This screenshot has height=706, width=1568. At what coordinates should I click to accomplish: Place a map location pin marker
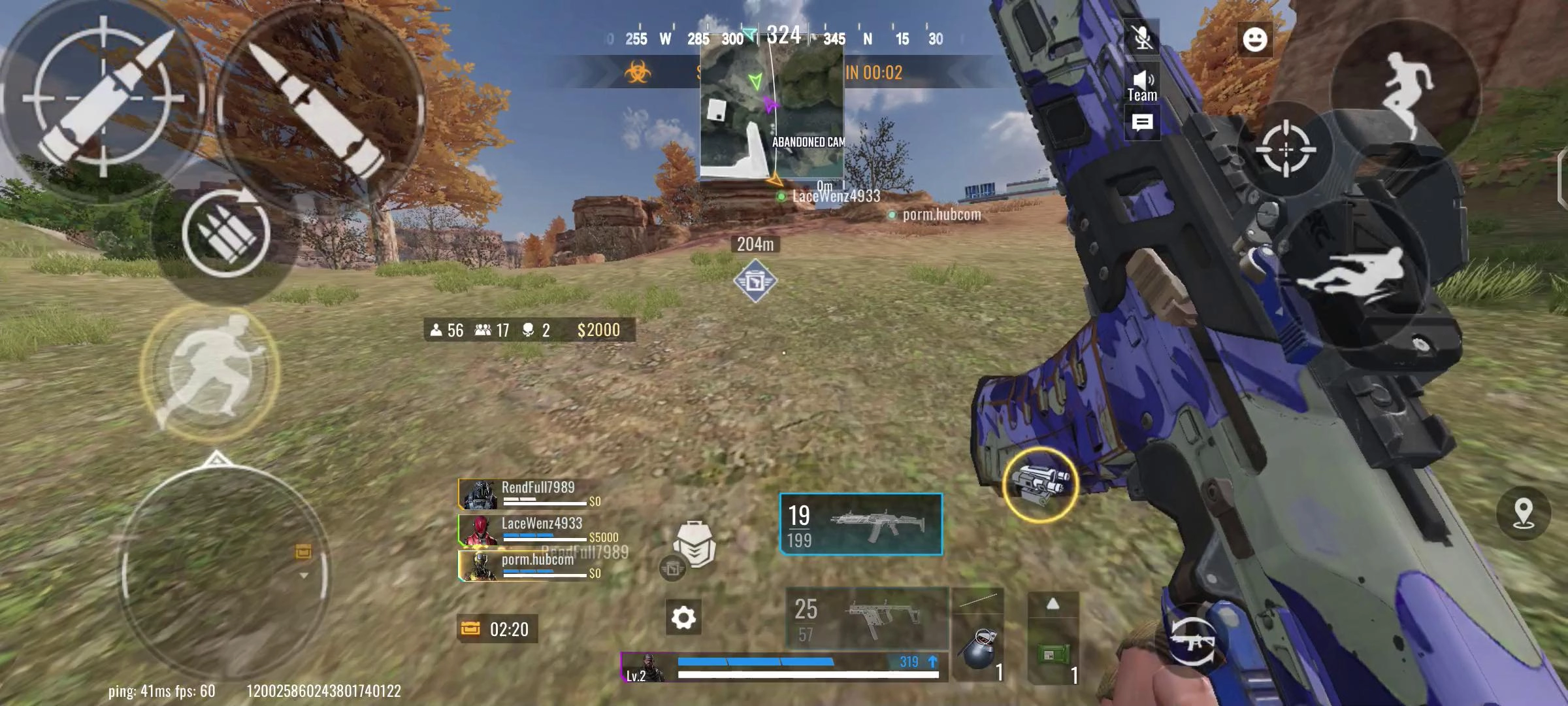click(1523, 513)
